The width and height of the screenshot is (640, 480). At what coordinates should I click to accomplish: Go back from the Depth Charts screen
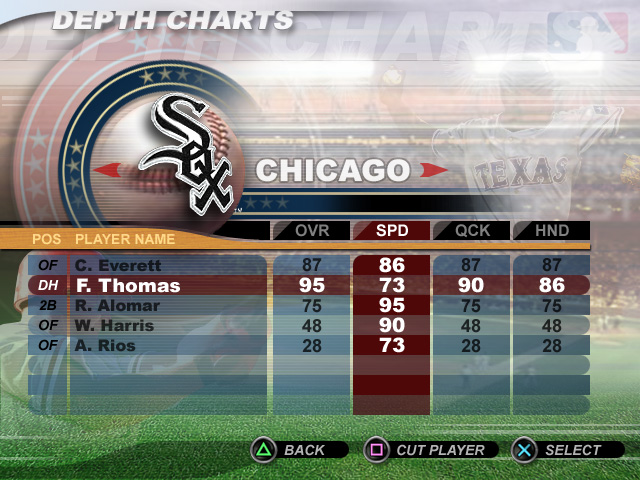click(298, 450)
